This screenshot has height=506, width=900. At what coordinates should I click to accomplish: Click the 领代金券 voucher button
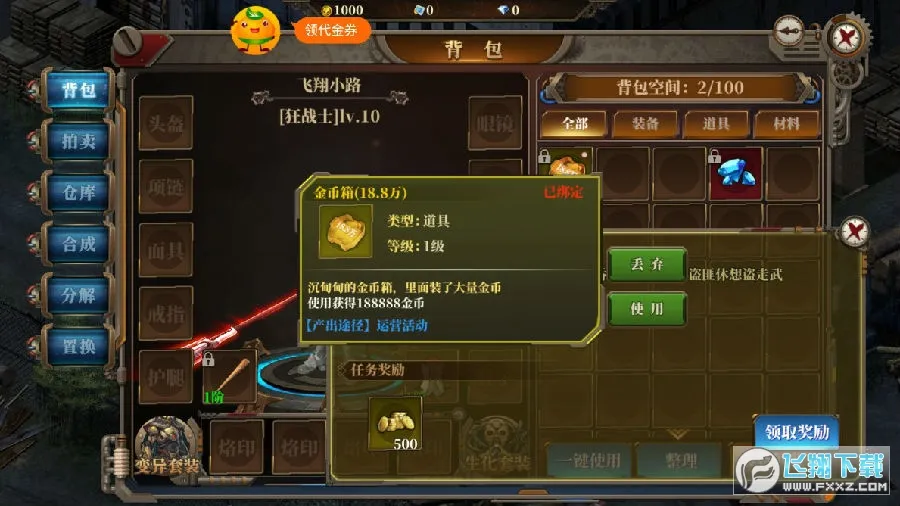click(x=331, y=29)
